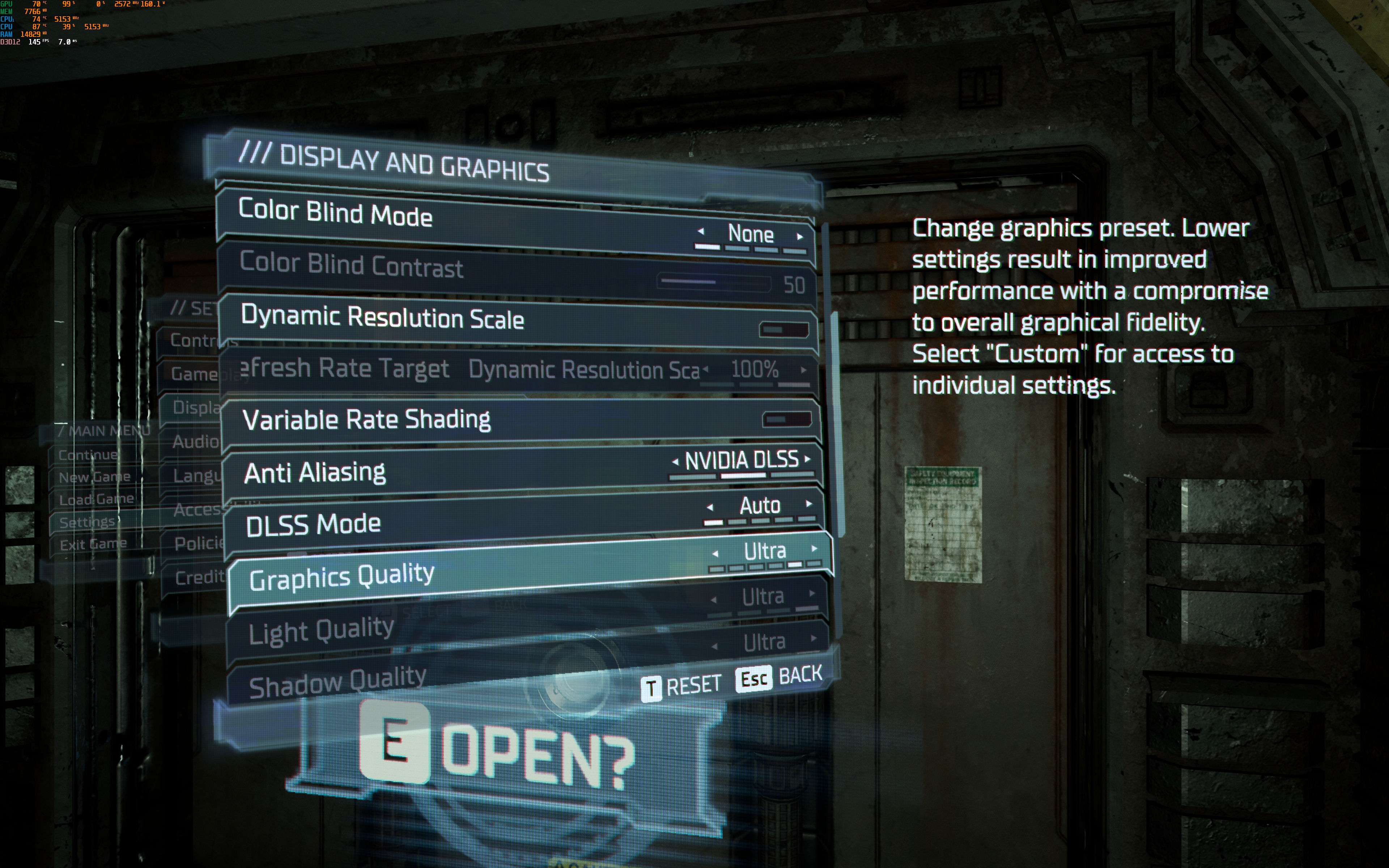Go back using the BACK button
The image size is (1389, 868).
pyautogui.click(x=780, y=677)
